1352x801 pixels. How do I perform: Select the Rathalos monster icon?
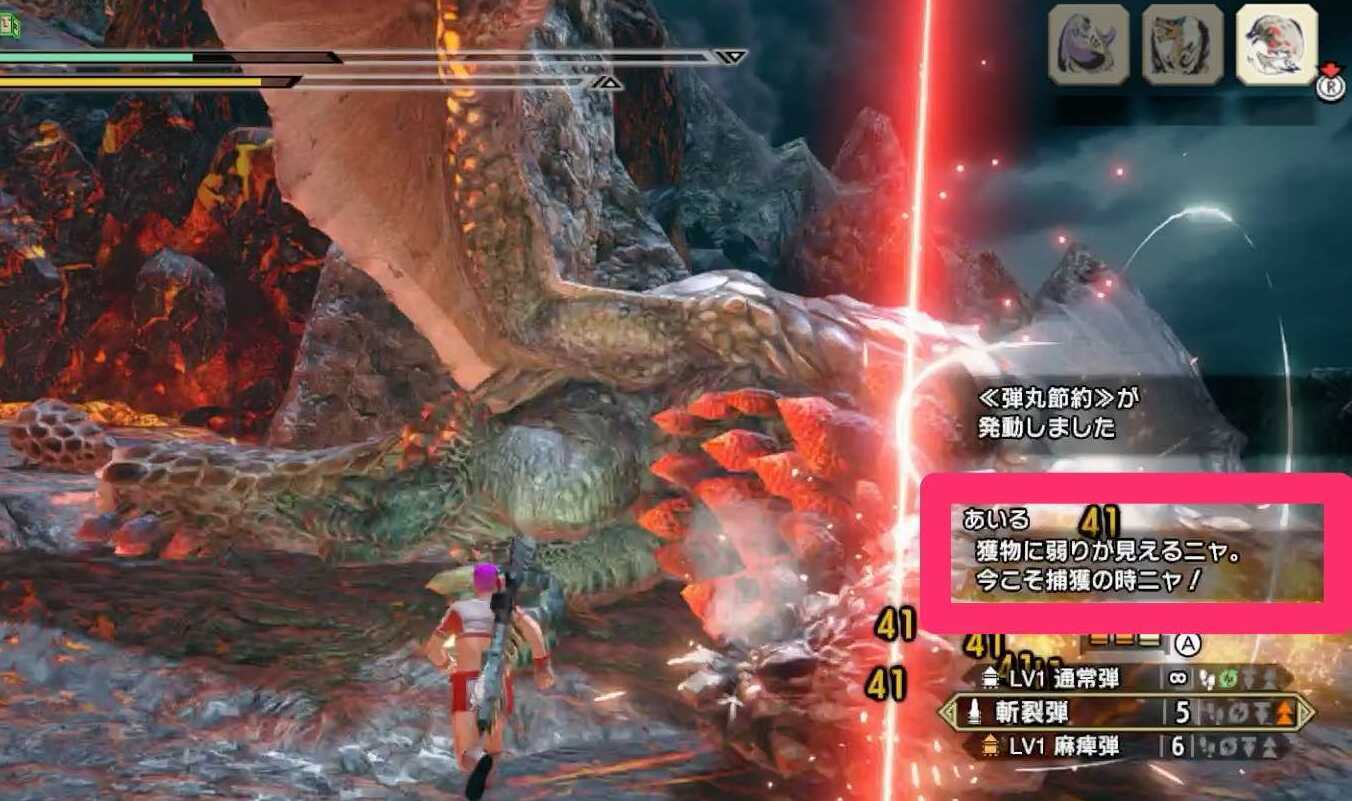coord(1275,42)
